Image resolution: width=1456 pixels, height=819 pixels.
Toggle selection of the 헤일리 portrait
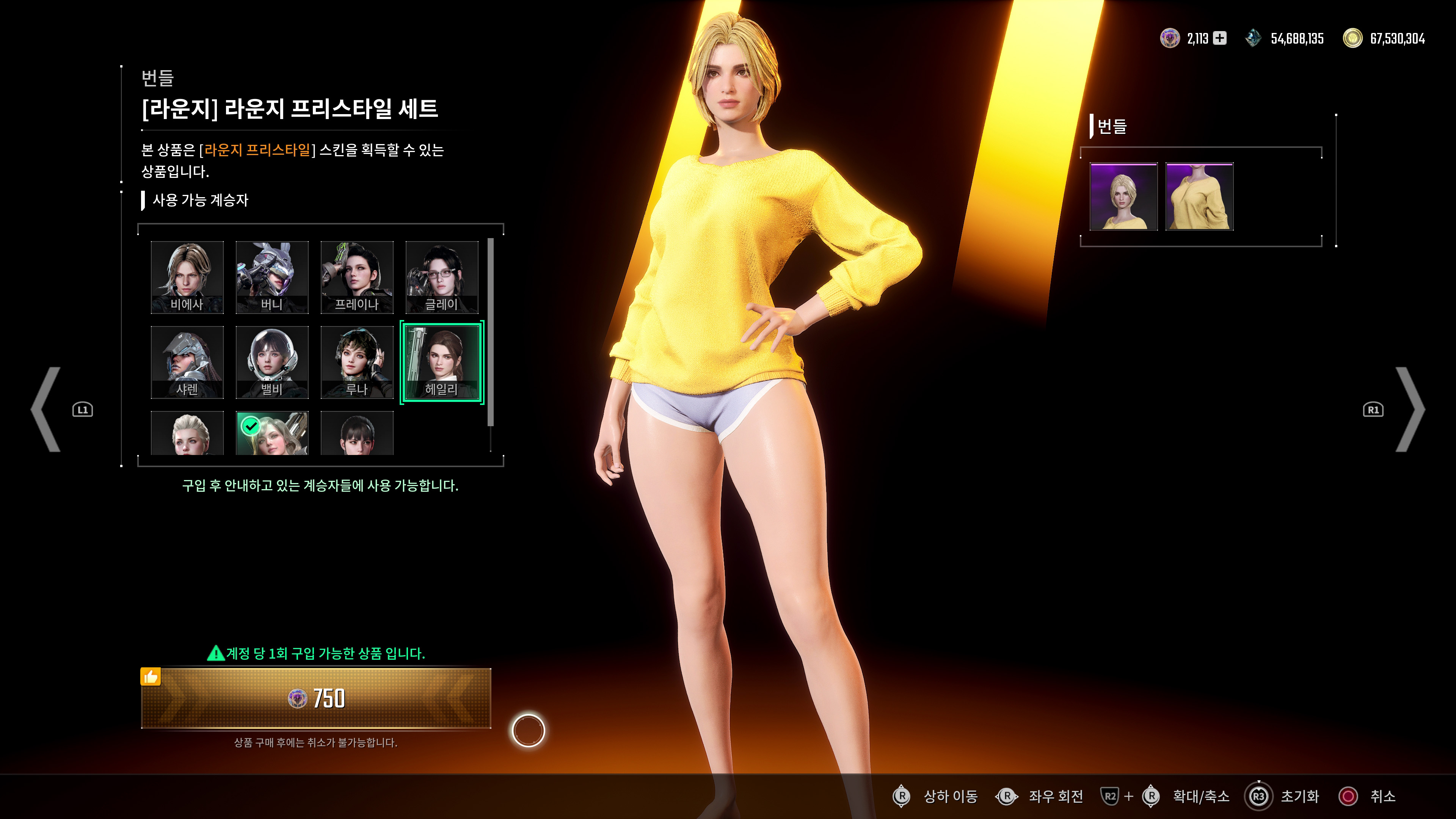[442, 362]
